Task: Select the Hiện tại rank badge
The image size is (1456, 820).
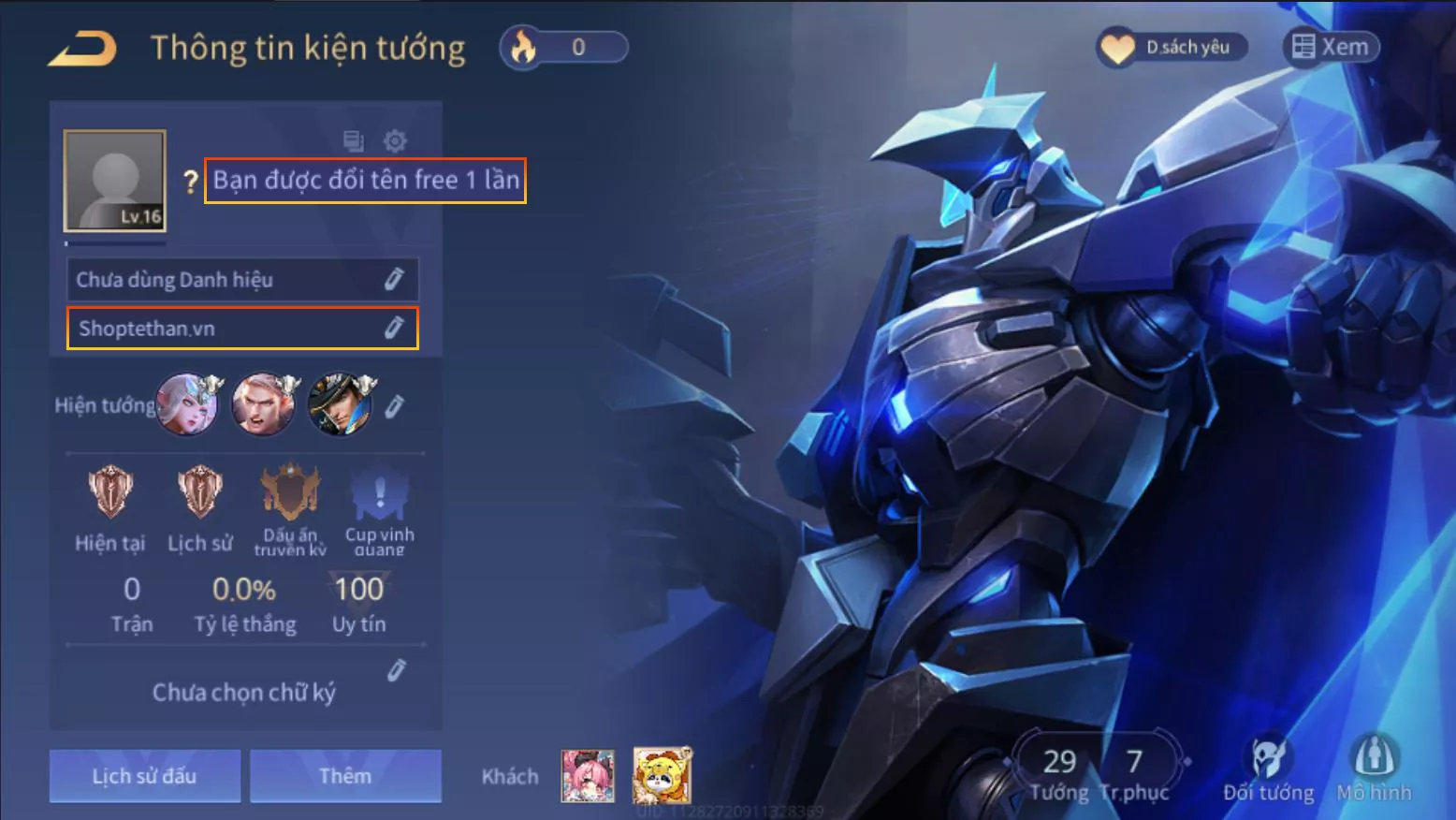Action: [x=110, y=492]
